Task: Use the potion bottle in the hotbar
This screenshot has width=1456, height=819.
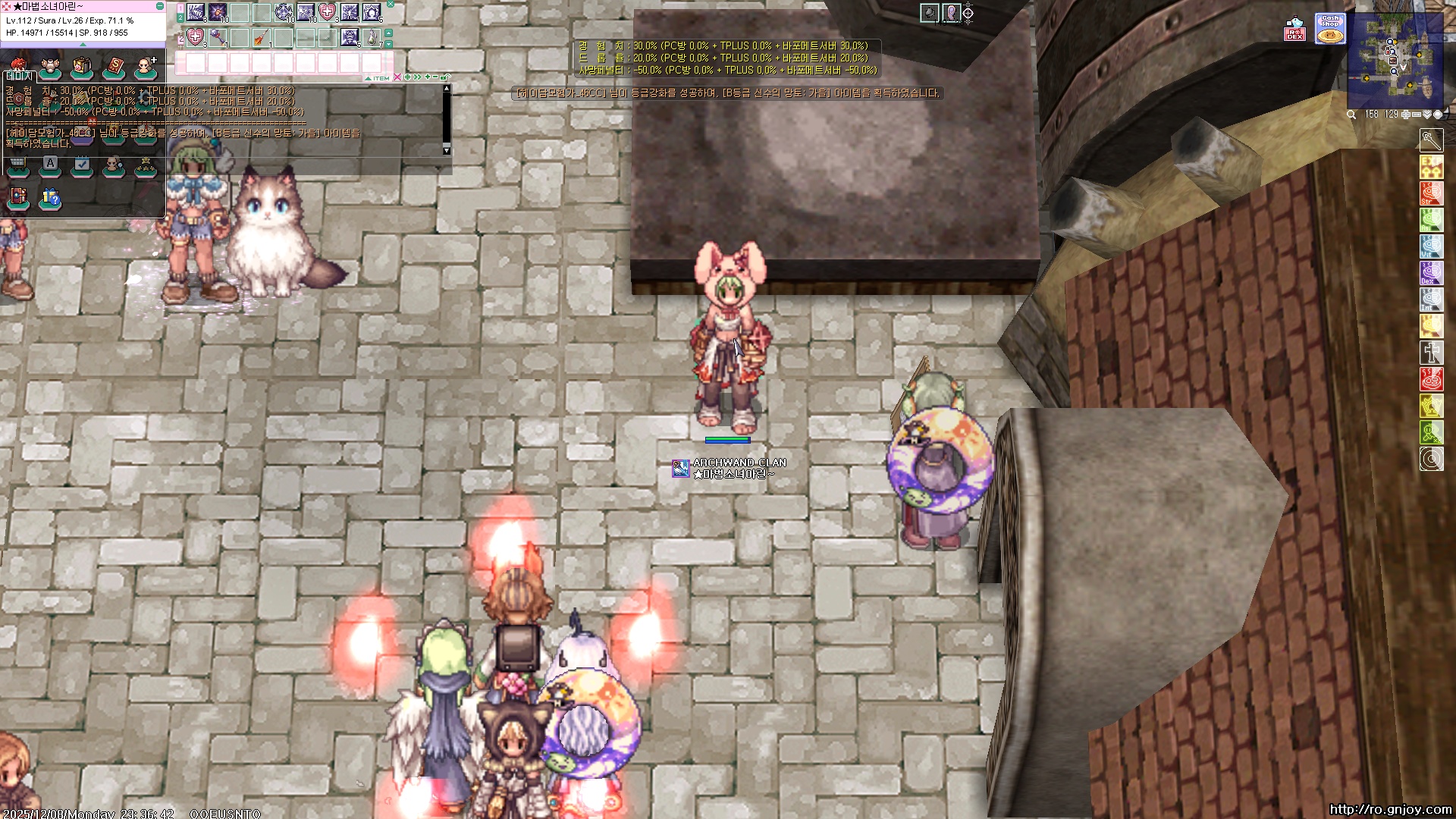Action: click(x=372, y=36)
